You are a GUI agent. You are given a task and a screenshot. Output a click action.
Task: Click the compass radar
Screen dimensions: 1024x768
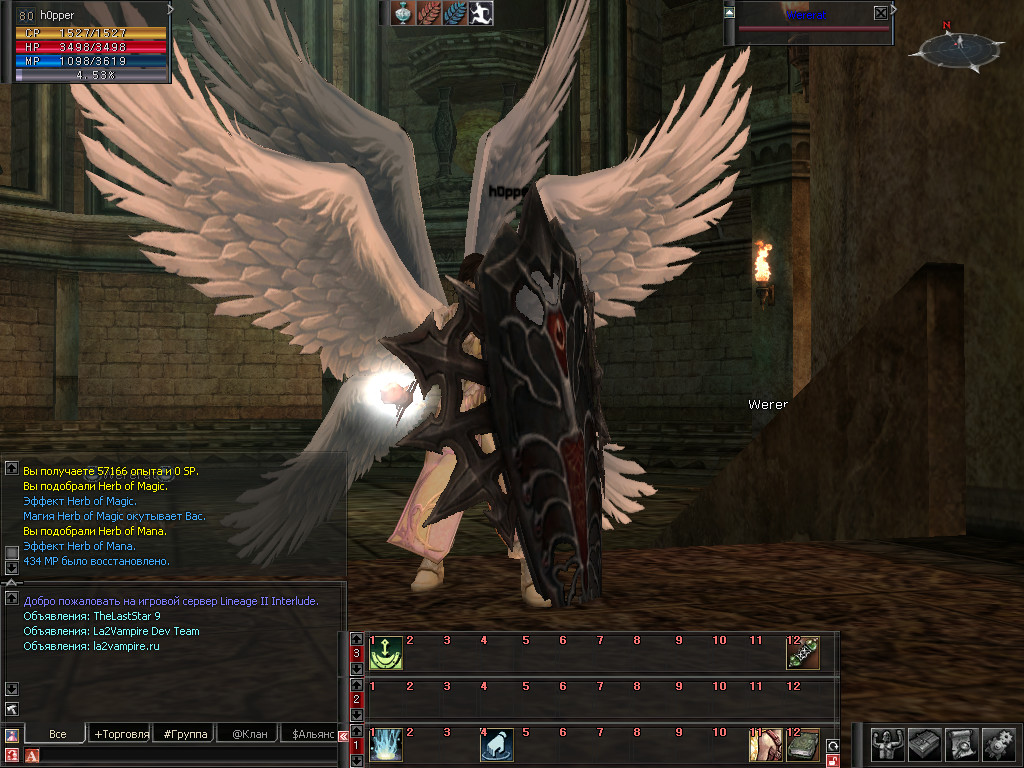957,45
